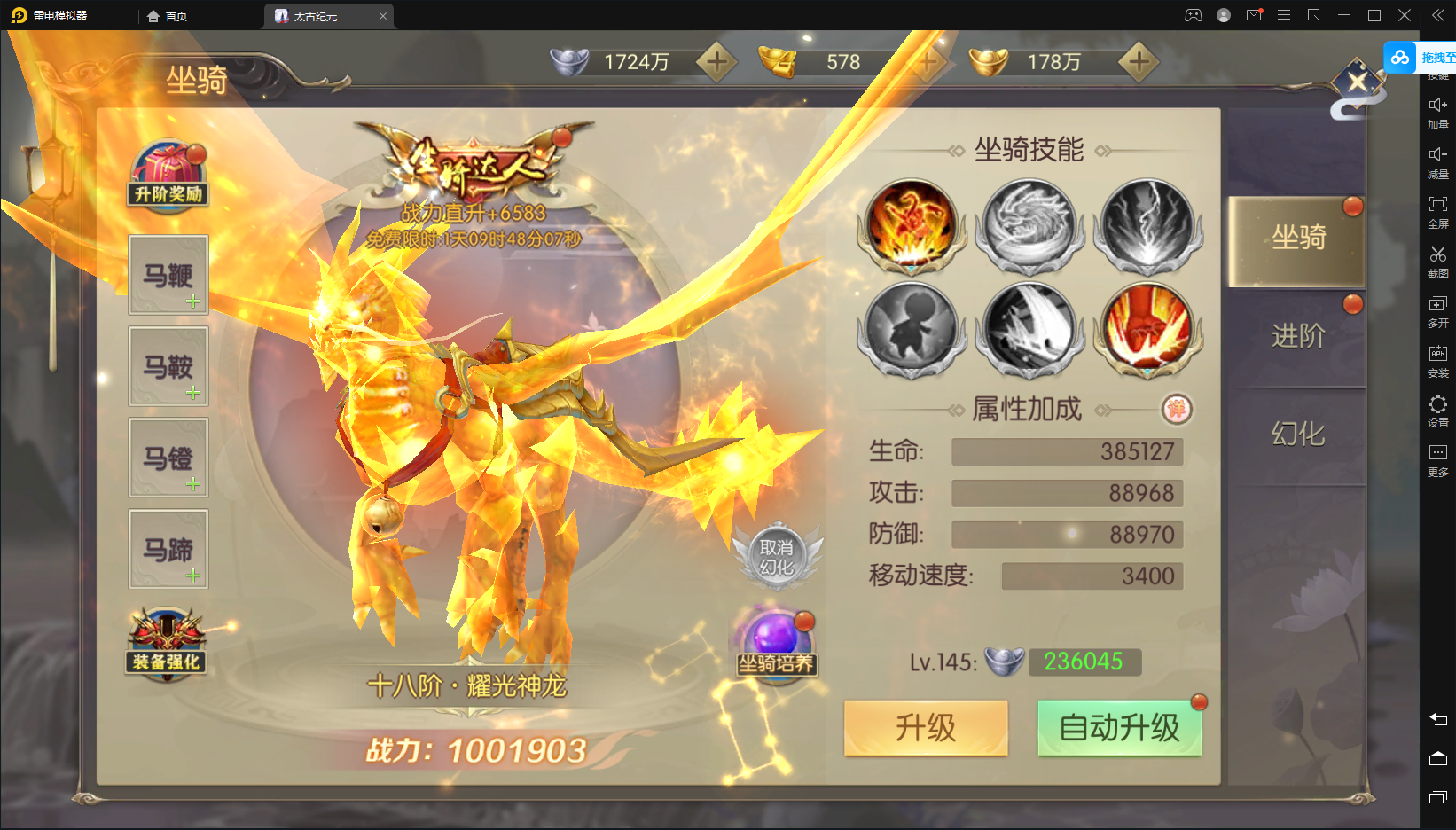View the red fist mount skill

[x=1148, y=328]
